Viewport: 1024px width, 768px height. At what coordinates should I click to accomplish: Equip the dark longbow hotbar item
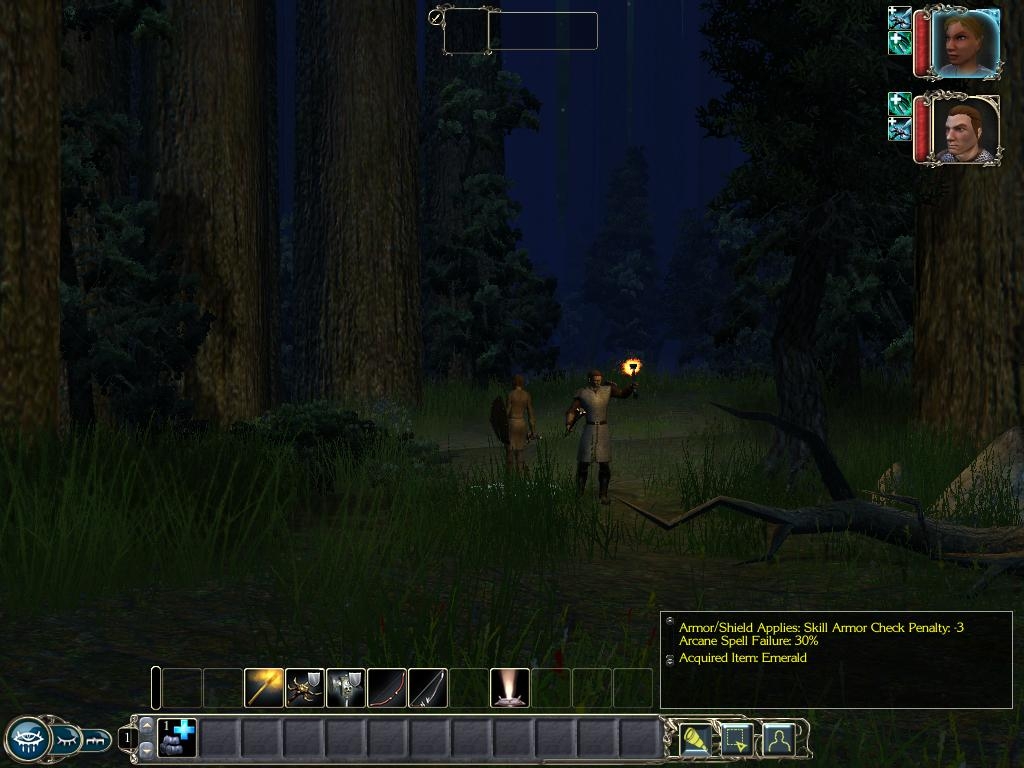(x=427, y=688)
